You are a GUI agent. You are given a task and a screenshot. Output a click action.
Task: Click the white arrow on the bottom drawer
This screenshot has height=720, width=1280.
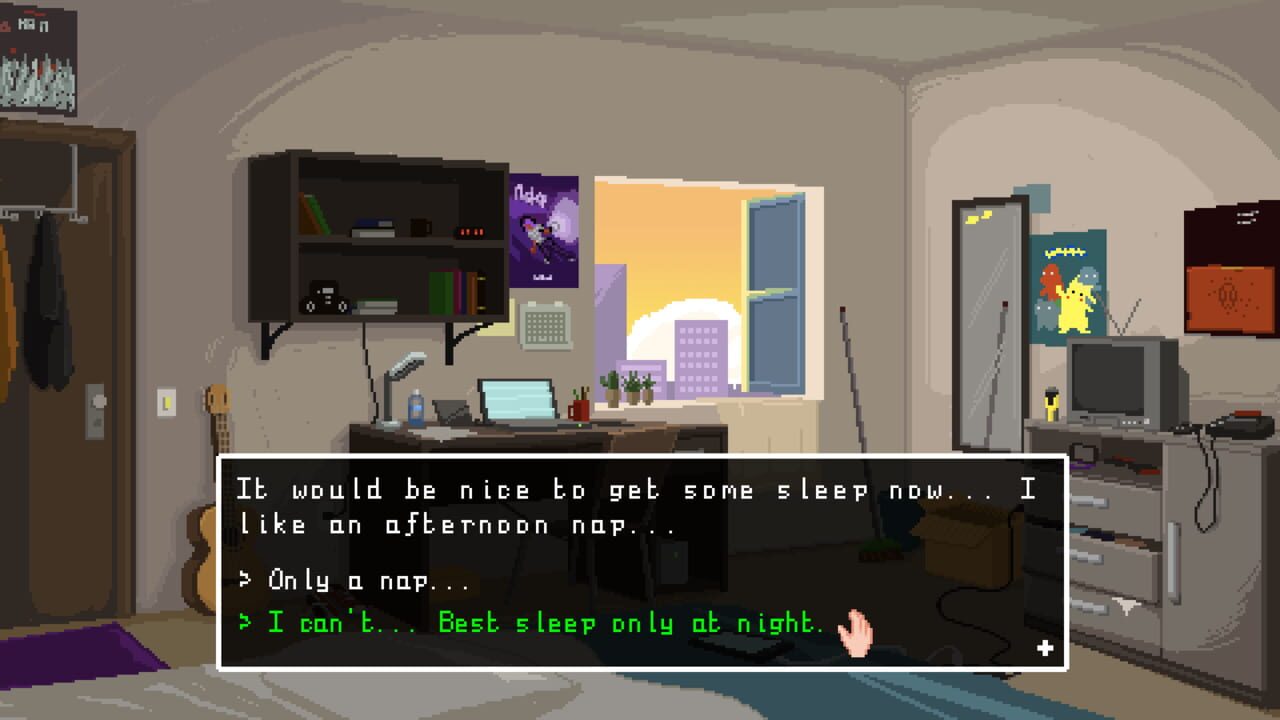point(1125,601)
